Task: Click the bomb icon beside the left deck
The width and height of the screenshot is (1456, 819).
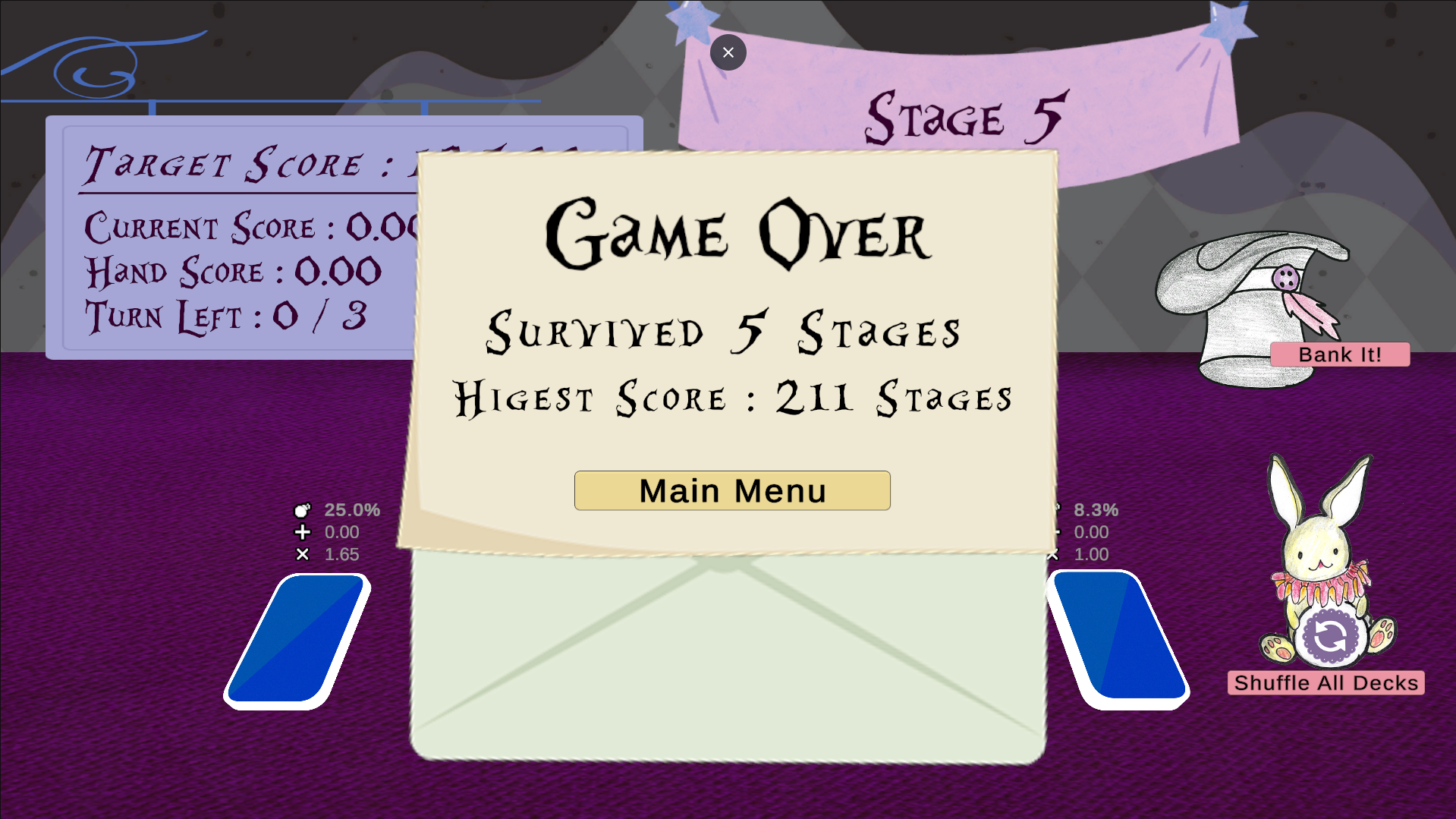Action: (x=303, y=510)
